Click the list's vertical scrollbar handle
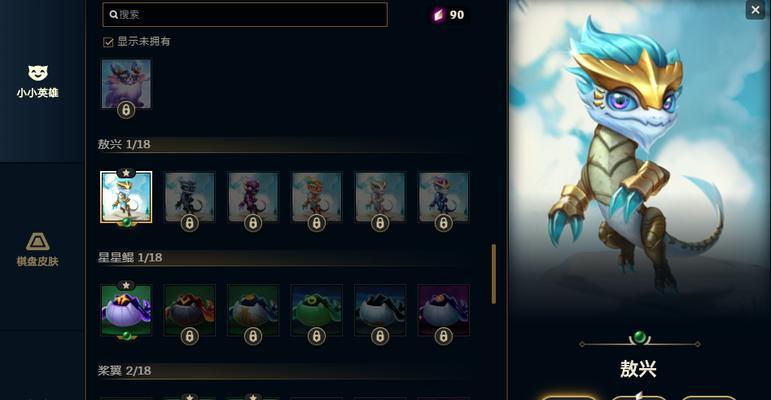Screen dimensions: 771x400 [494, 273]
